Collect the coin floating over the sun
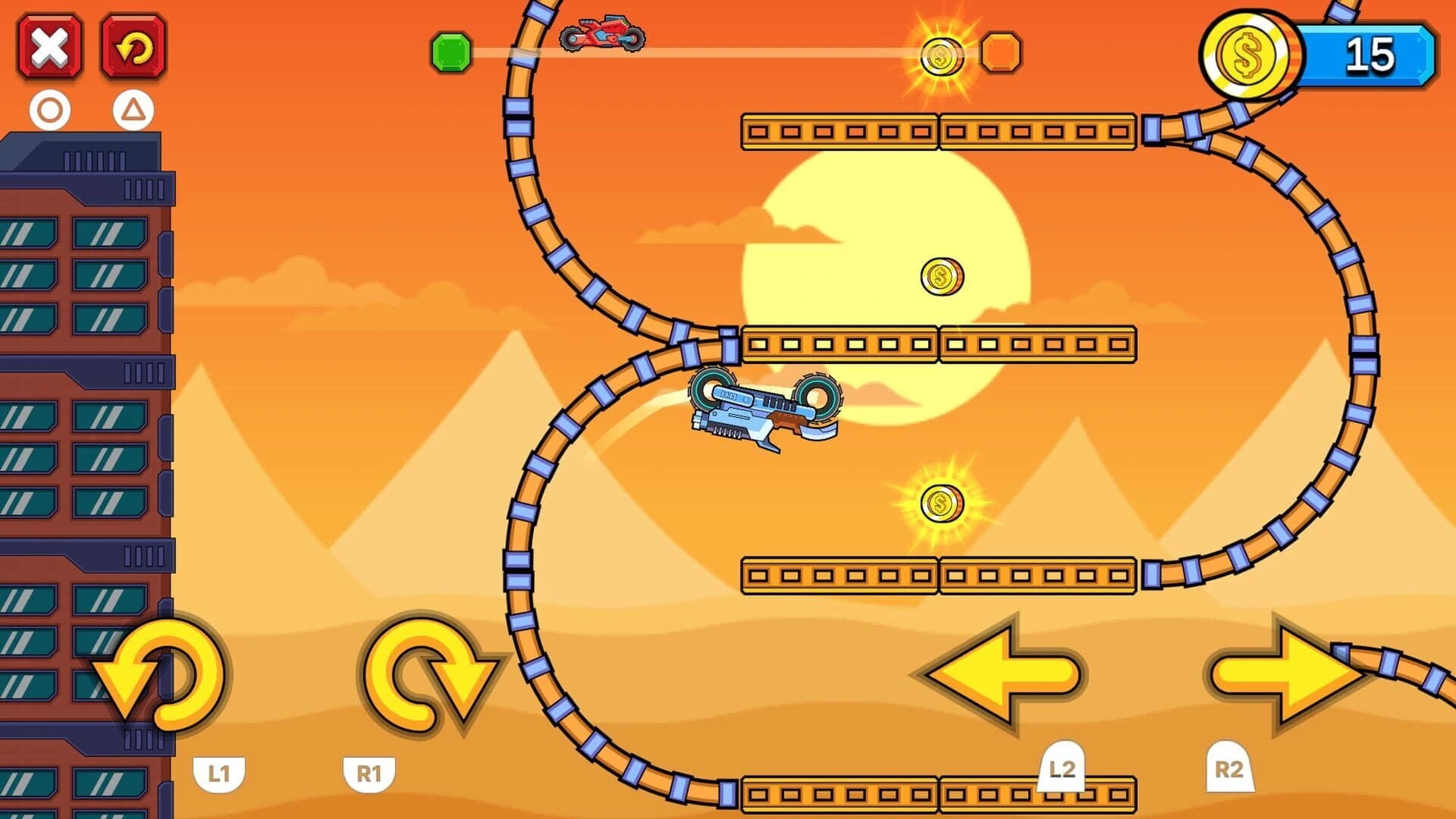The height and width of the screenshot is (819, 1456). click(940, 277)
